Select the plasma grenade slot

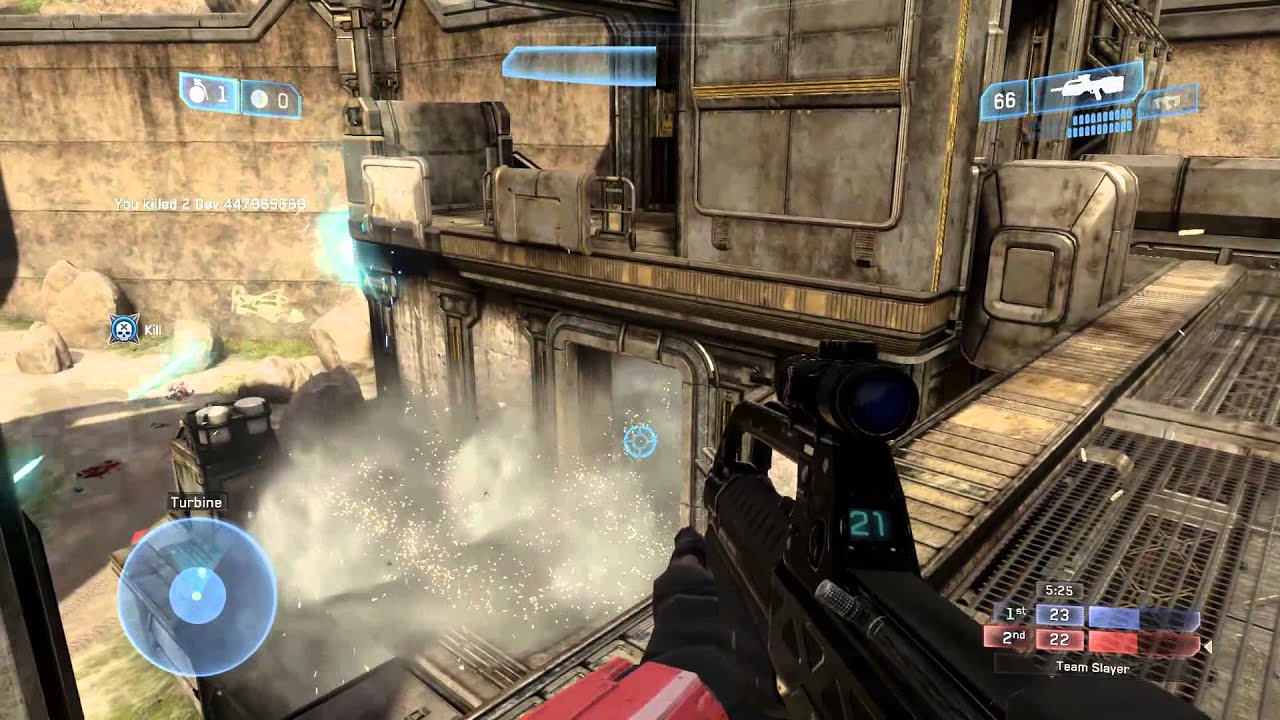(270, 99)
